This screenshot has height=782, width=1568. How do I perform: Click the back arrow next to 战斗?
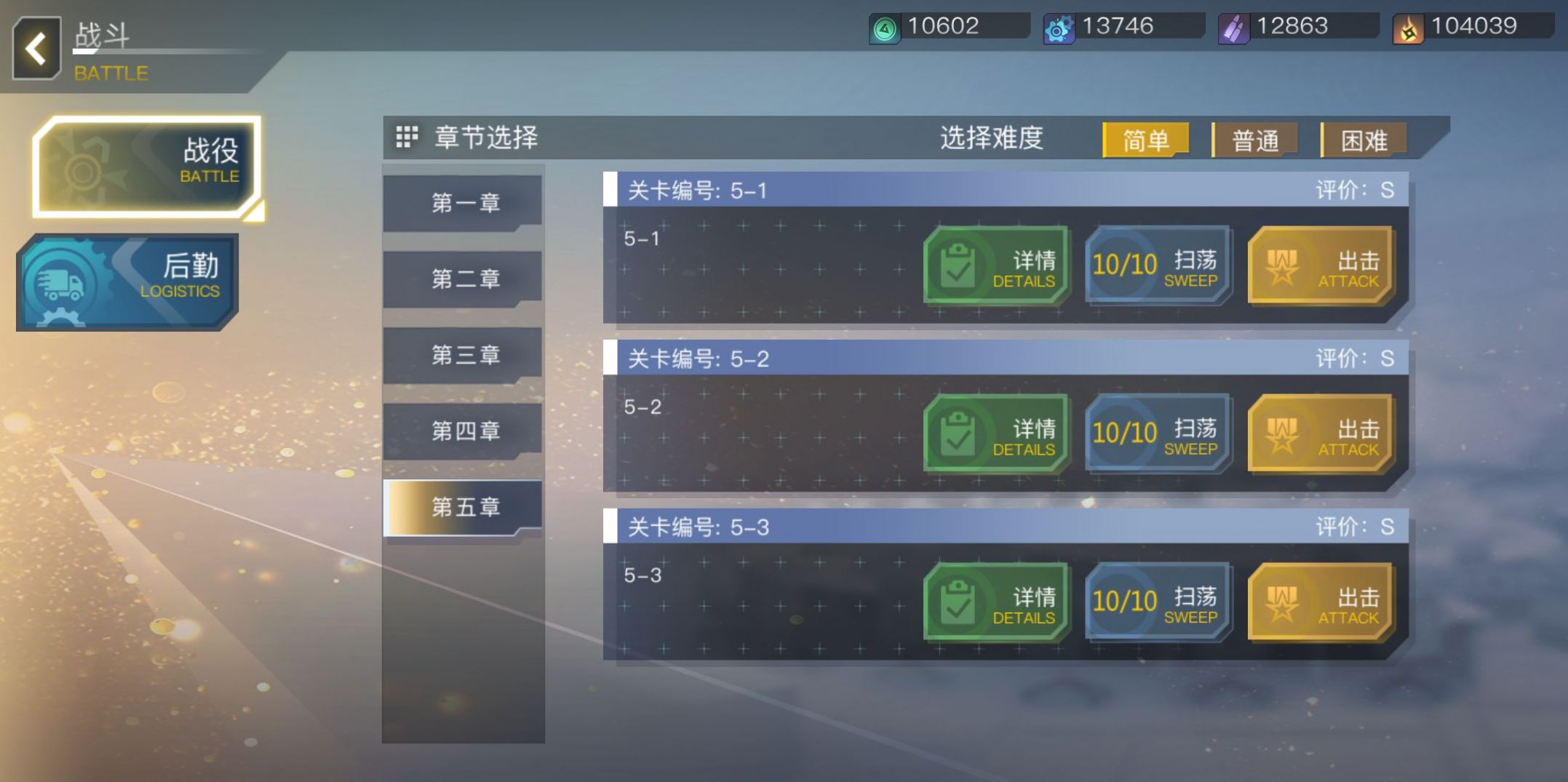pyautogui.click(x=35, y=48)
